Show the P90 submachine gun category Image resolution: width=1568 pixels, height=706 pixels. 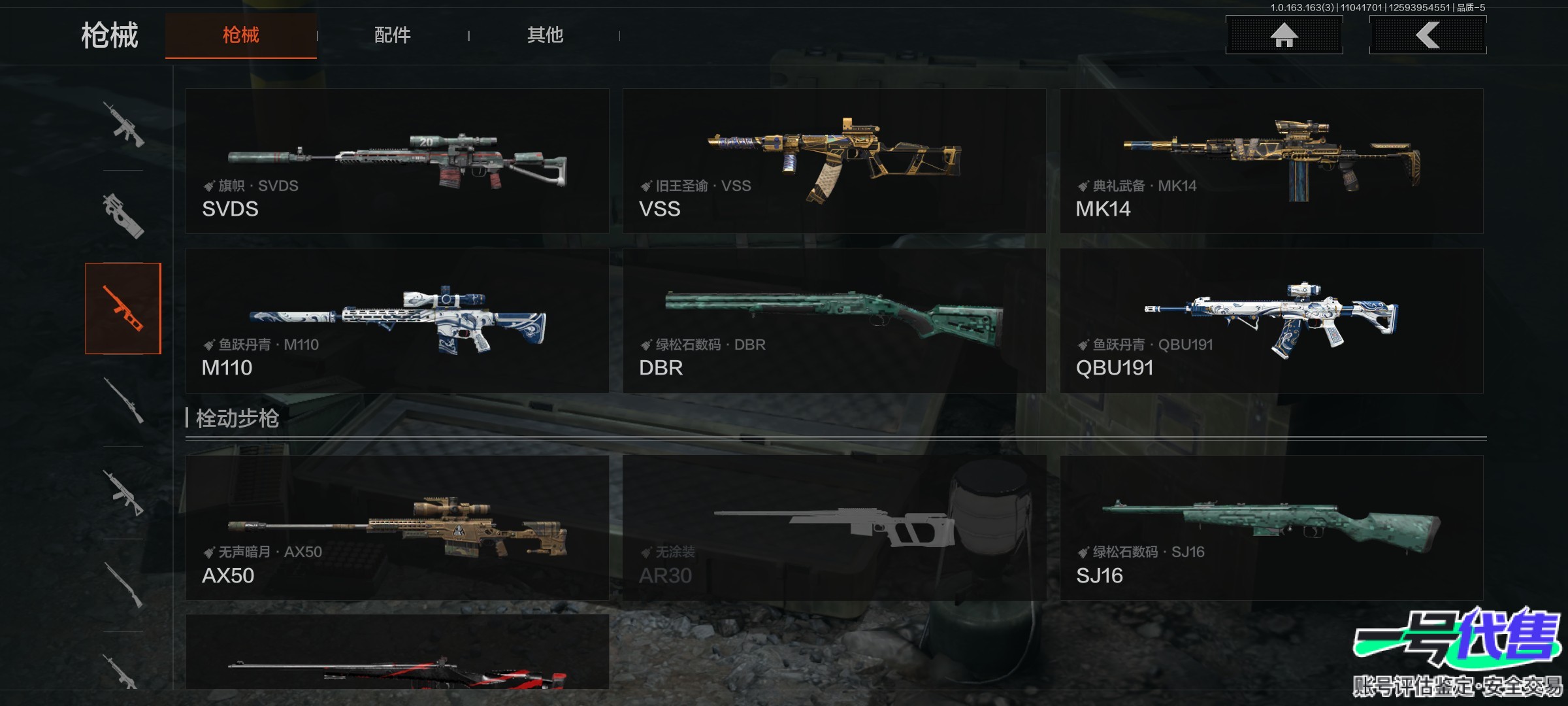coord(123,216)
